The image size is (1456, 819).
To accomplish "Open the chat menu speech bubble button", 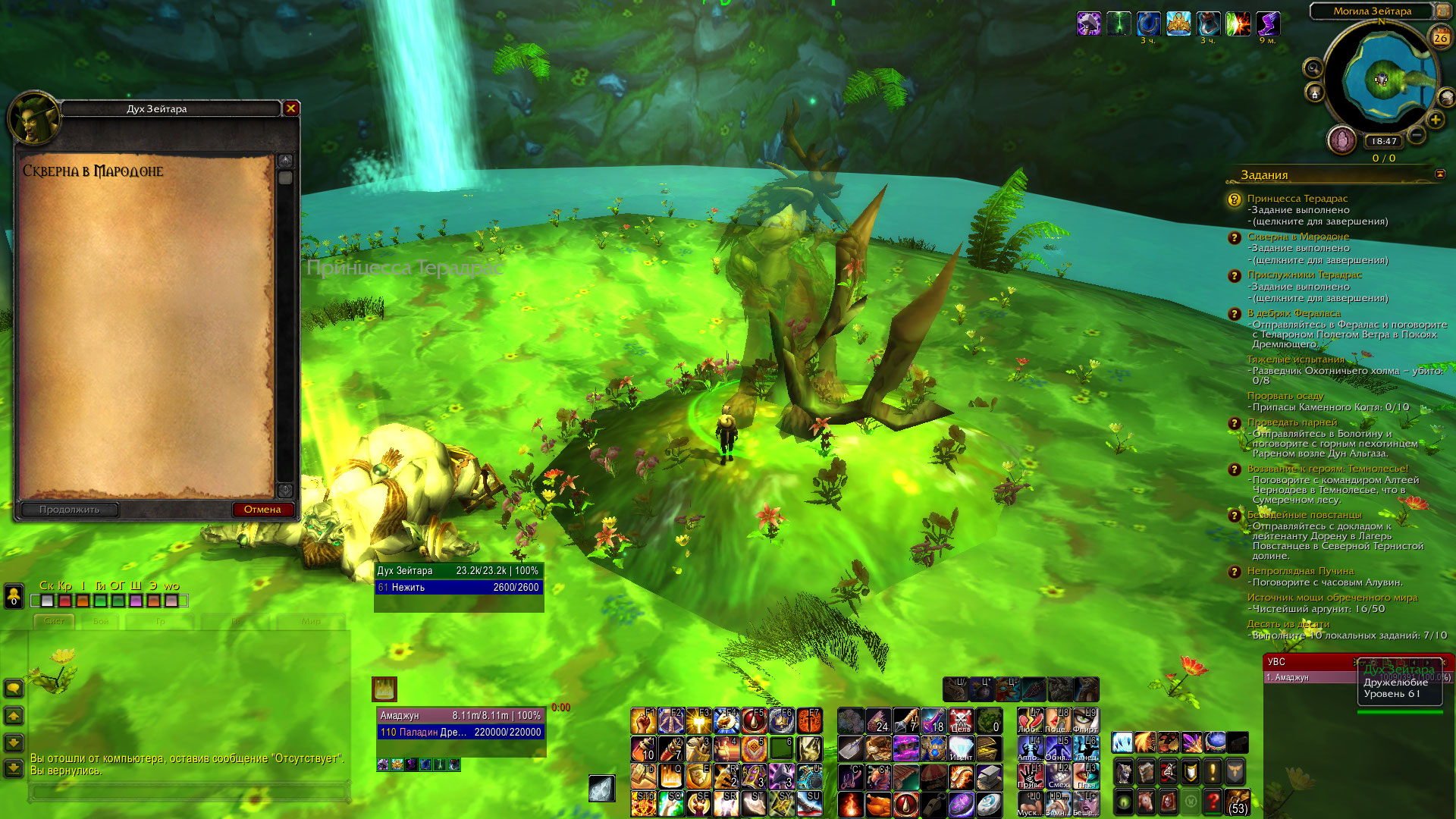I will (14, 689).
